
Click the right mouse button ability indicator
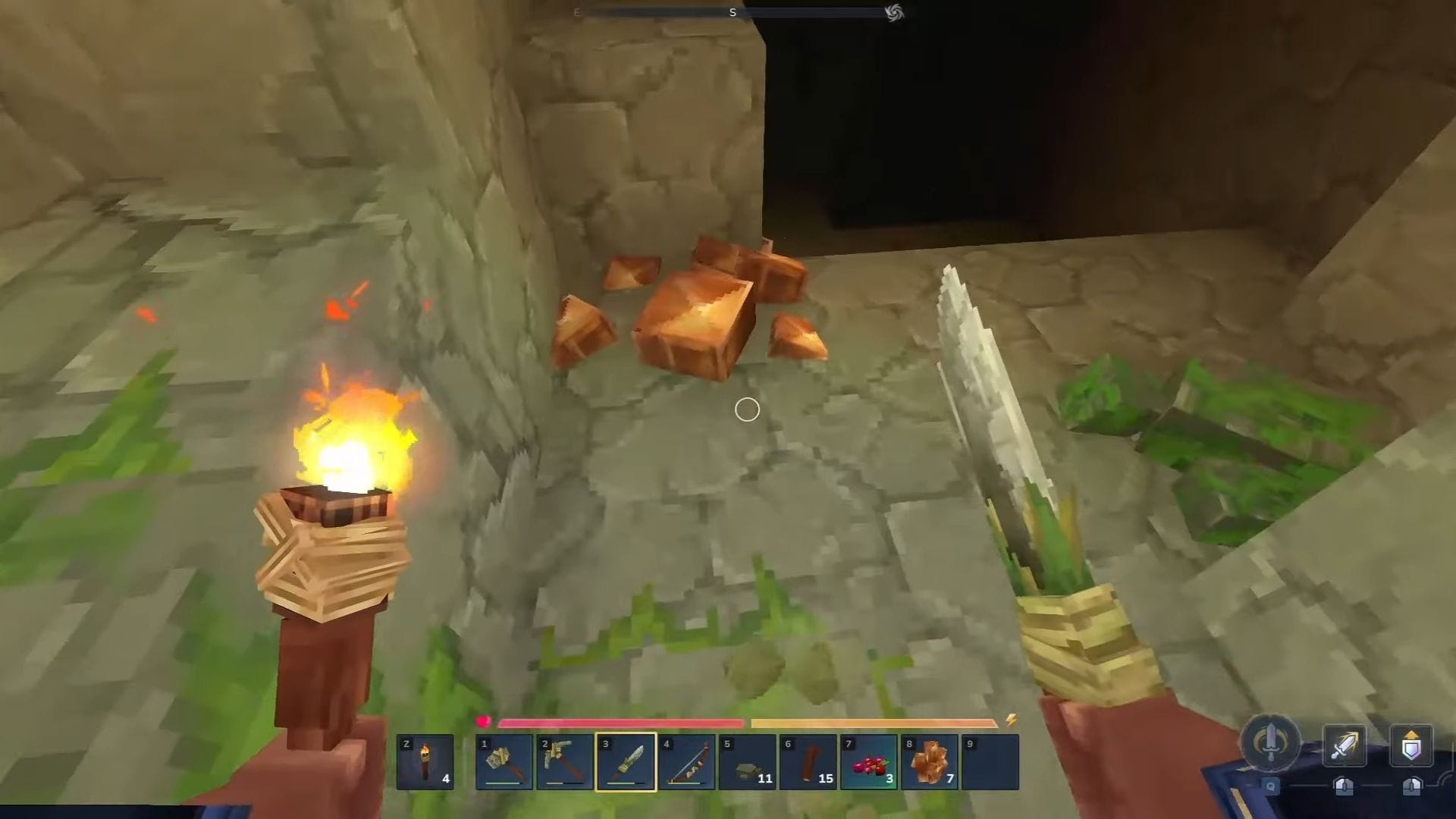[x=1412, y=789]
